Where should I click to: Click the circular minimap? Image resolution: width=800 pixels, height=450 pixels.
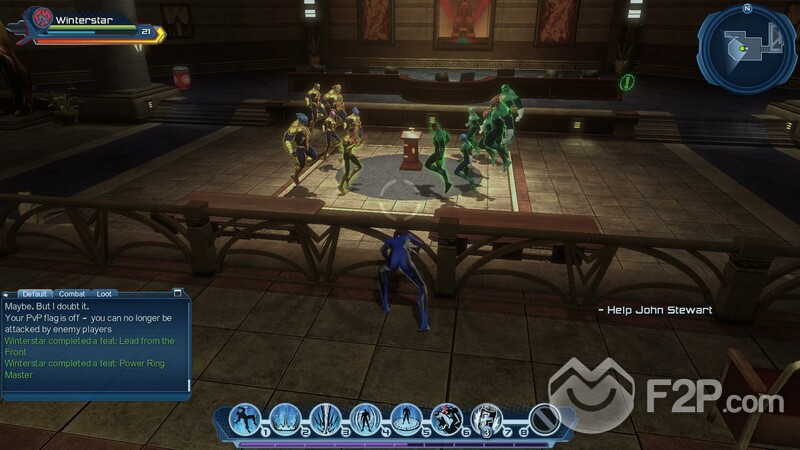(746, 44)
